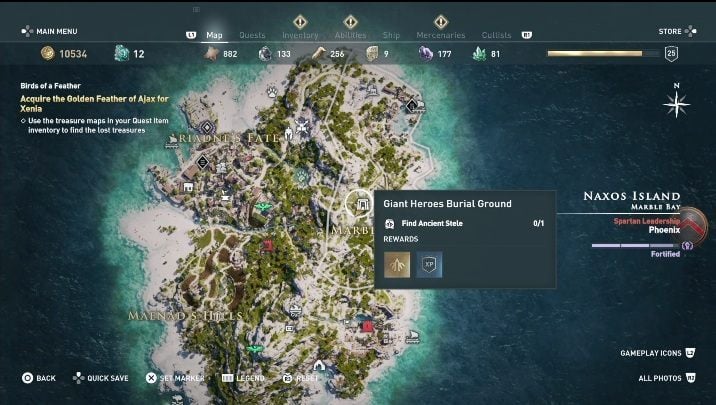Click the XP reward icon
Viewport: 716px width, 405px height.
click(430, 264)
